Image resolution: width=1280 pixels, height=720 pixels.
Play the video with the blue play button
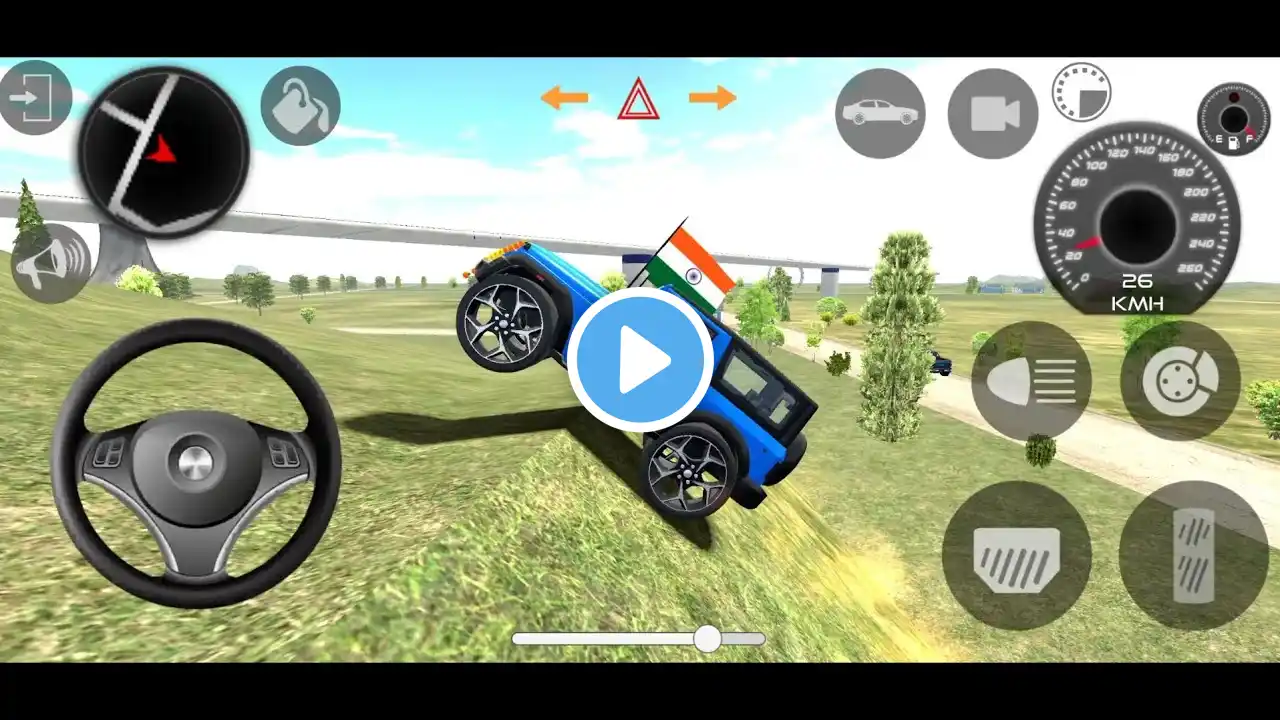click(640, 359)
